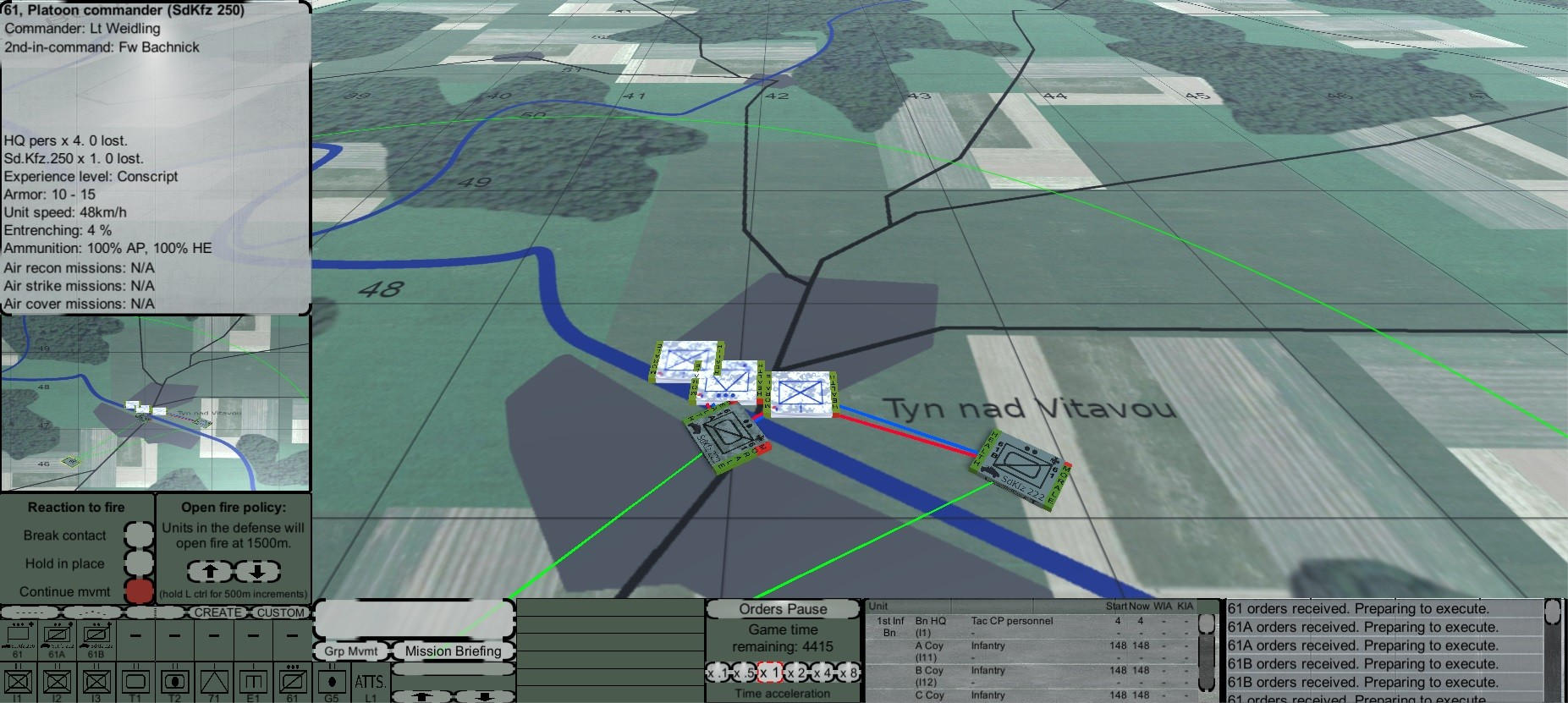Select infantry company icon I1
Image resolution: width=1568 pixels, height=703 pixels.
coord(20,682)
